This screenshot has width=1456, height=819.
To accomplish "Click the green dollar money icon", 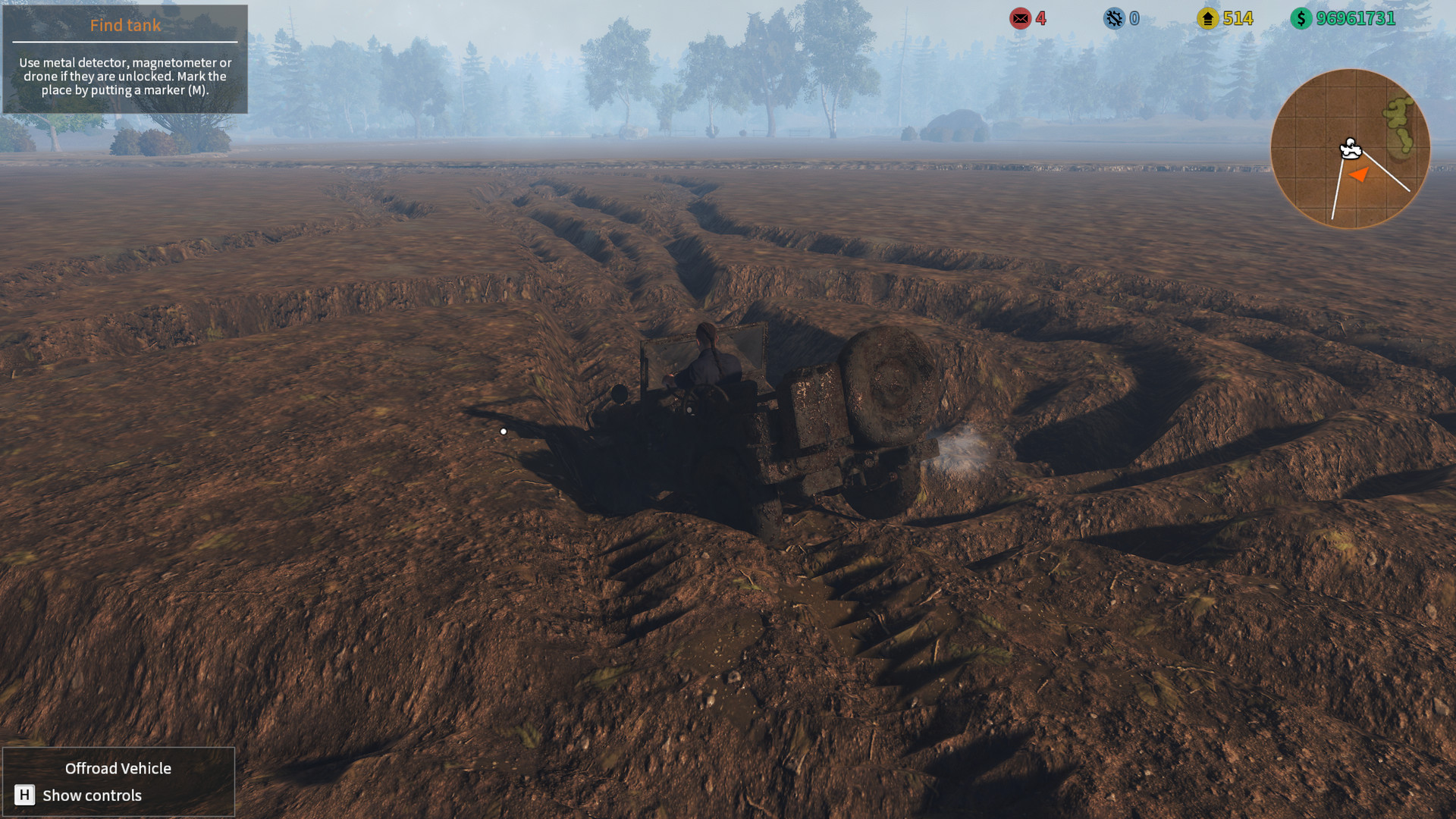I will pos(1300,18).
